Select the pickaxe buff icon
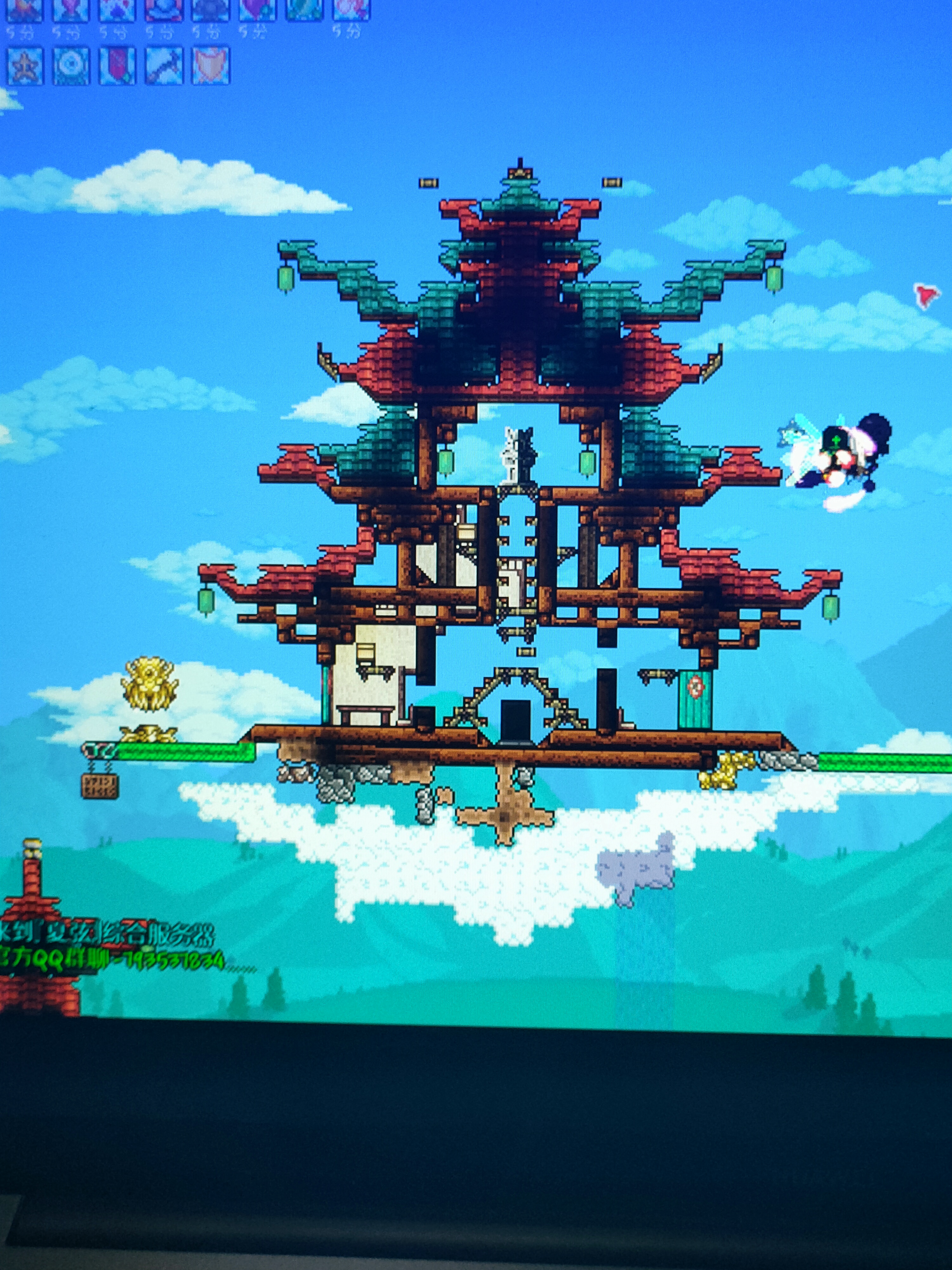This screenshot has width=952, height=1270. [x=164, y=66]
